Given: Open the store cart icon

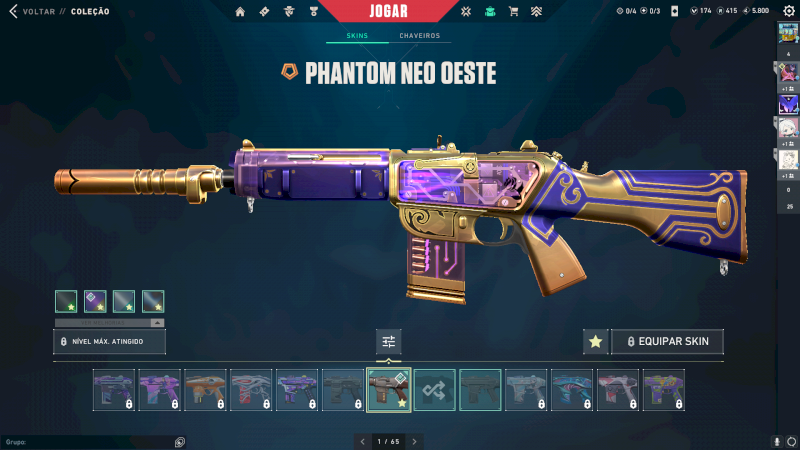Looking at the screenshot, I should click(x=513, y=12).
